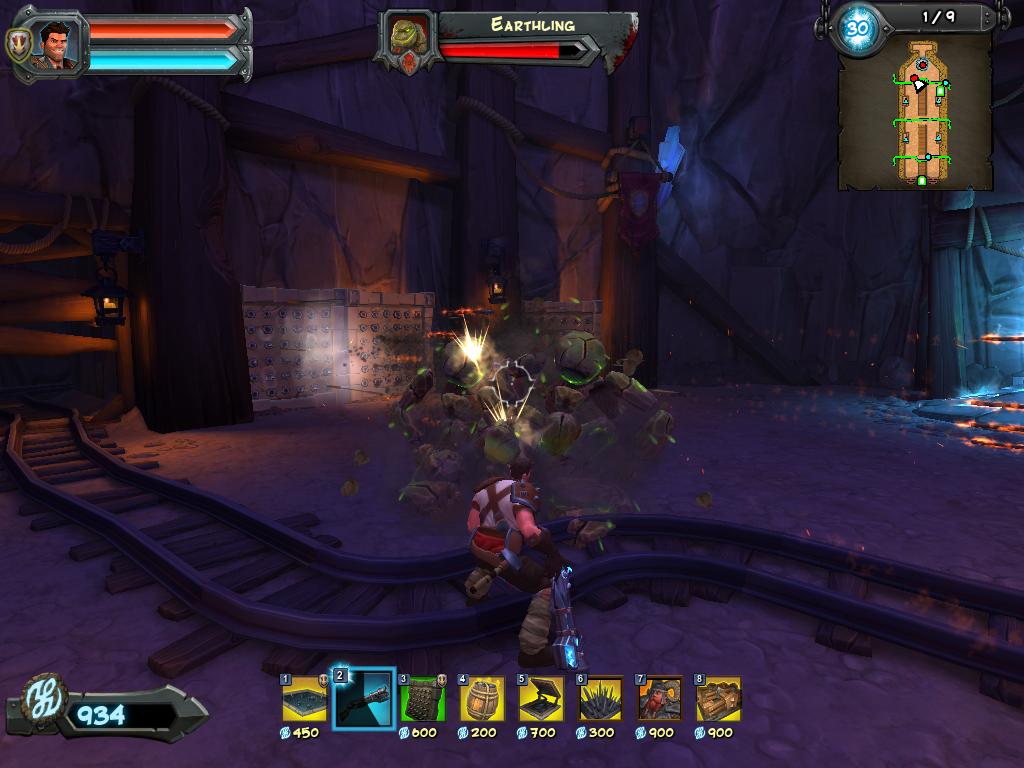This screenshot has height=768, width=1024.
Task: Select the explosive barrel trap slot
Action: (x=482, y=699)
